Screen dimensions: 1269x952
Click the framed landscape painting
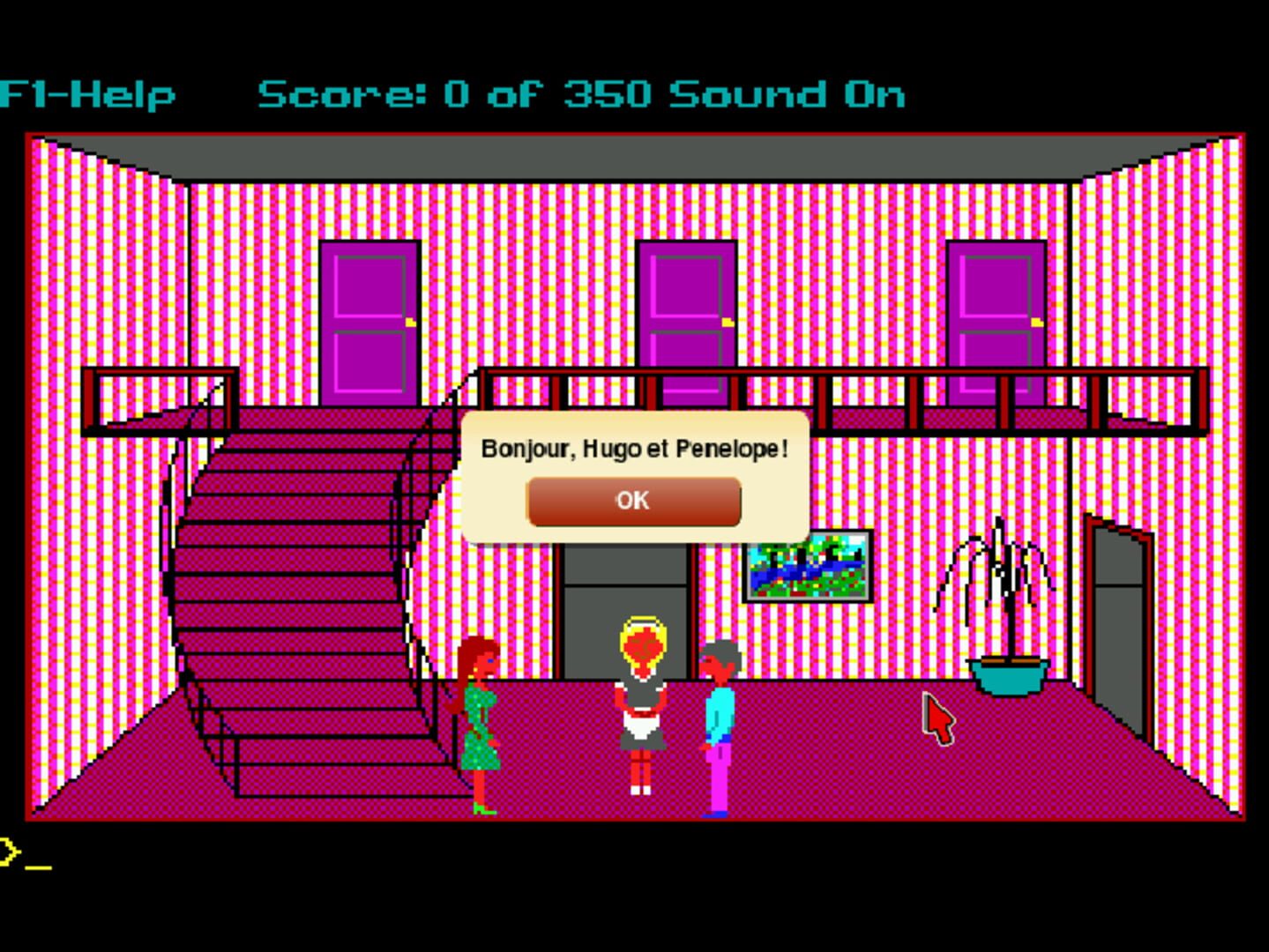pyautogui.click(x=810, y=569)
